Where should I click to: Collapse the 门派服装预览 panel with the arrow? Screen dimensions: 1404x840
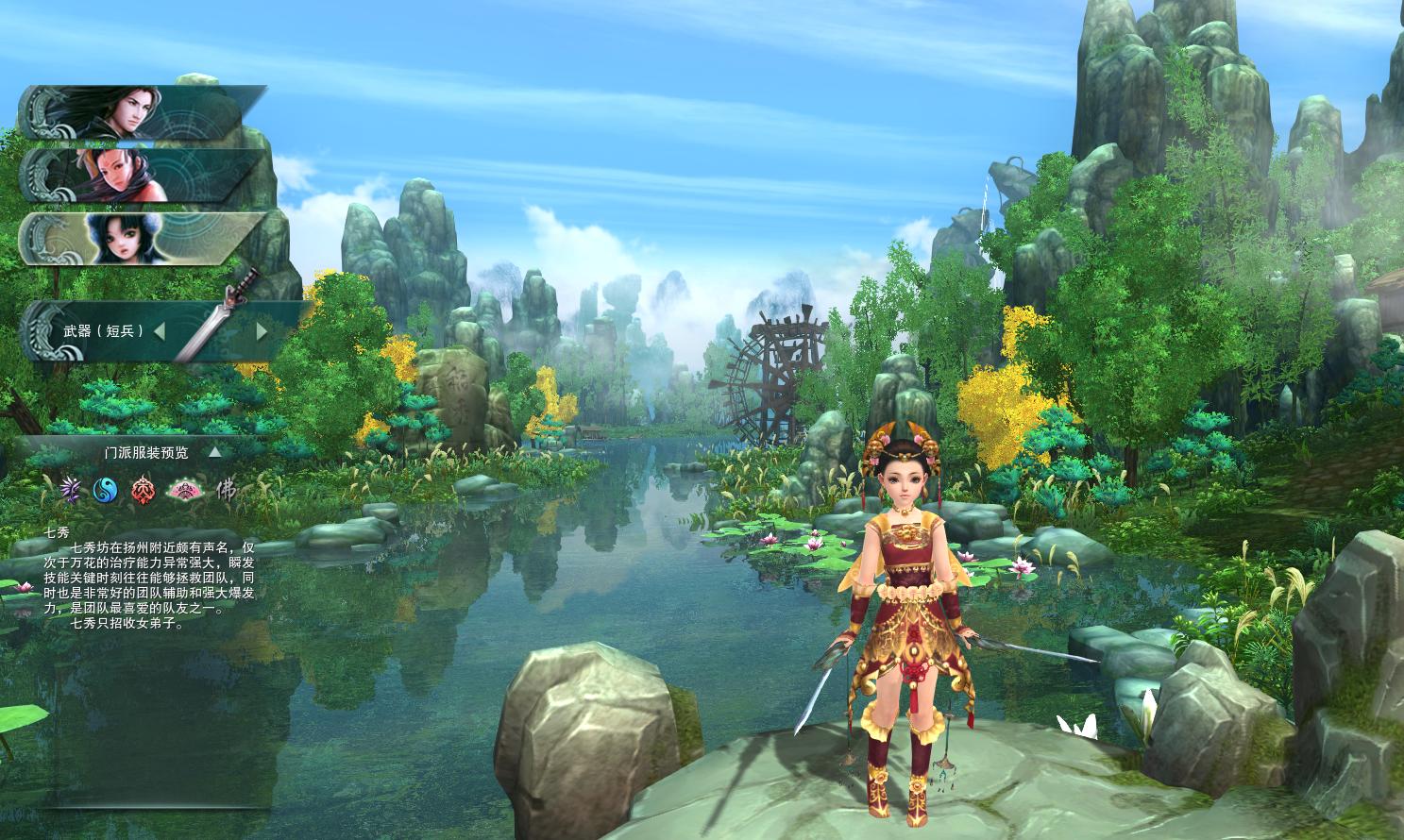(x=215, y=452)
